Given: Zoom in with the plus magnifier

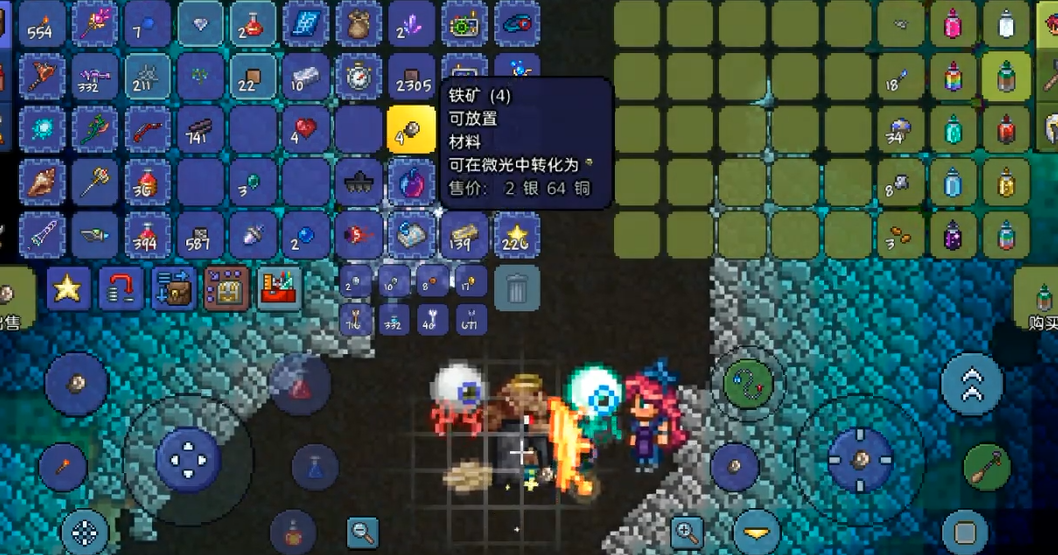Looking at the screenshot, I should 686,532.
